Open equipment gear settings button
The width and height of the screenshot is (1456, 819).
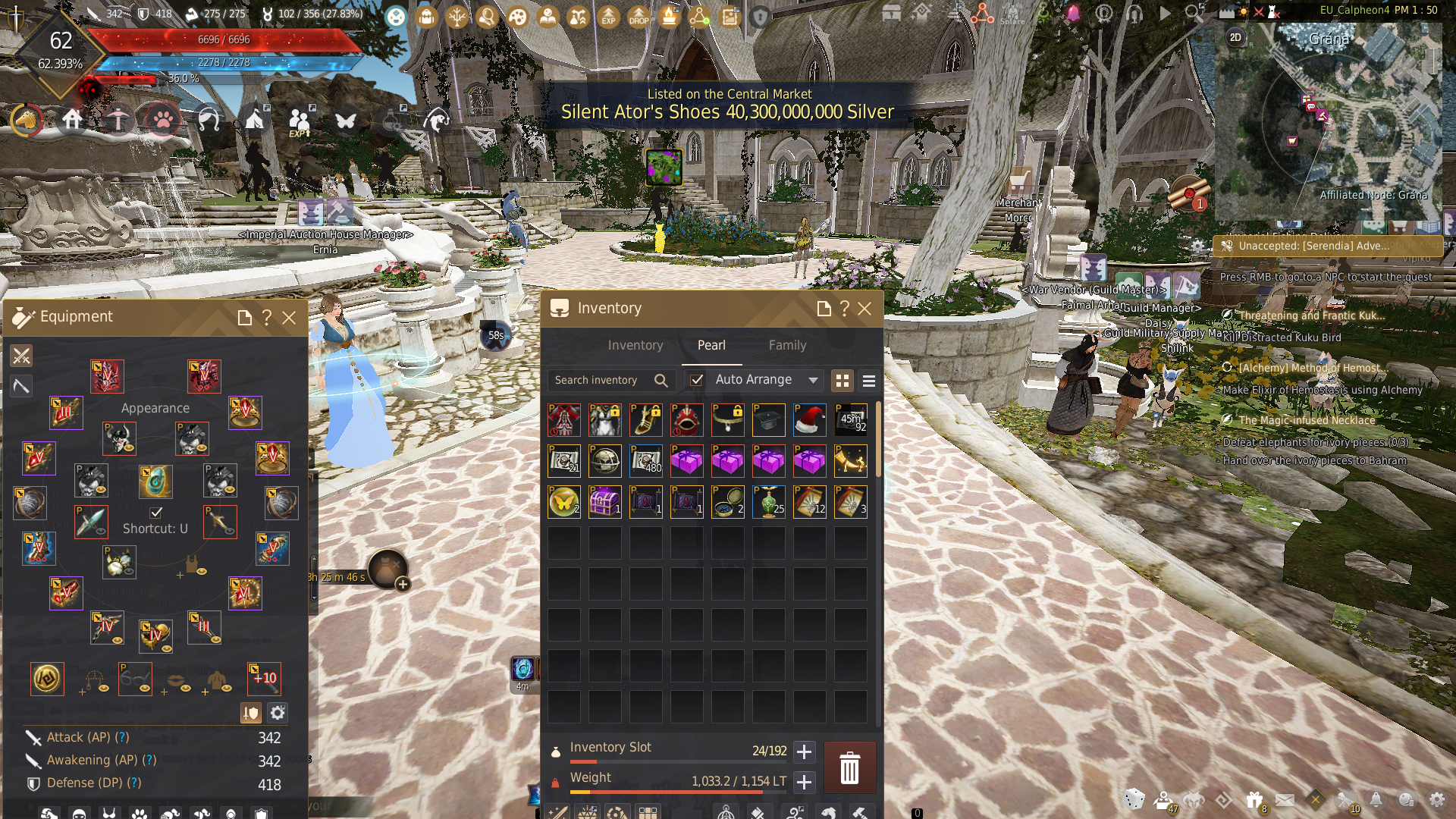(x=278, y=713)
